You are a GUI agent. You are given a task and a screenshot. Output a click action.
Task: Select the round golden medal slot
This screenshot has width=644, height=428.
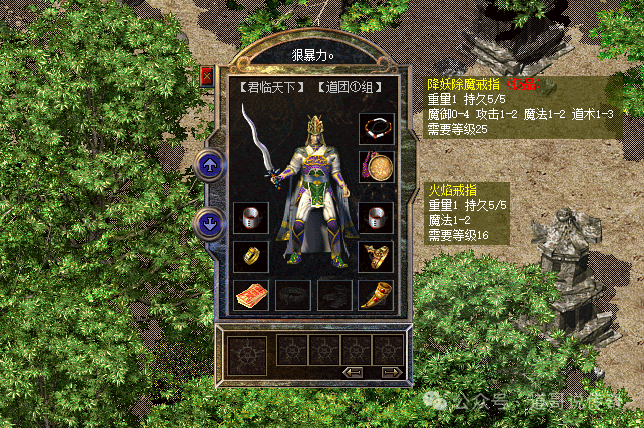[x=376, y=166]
